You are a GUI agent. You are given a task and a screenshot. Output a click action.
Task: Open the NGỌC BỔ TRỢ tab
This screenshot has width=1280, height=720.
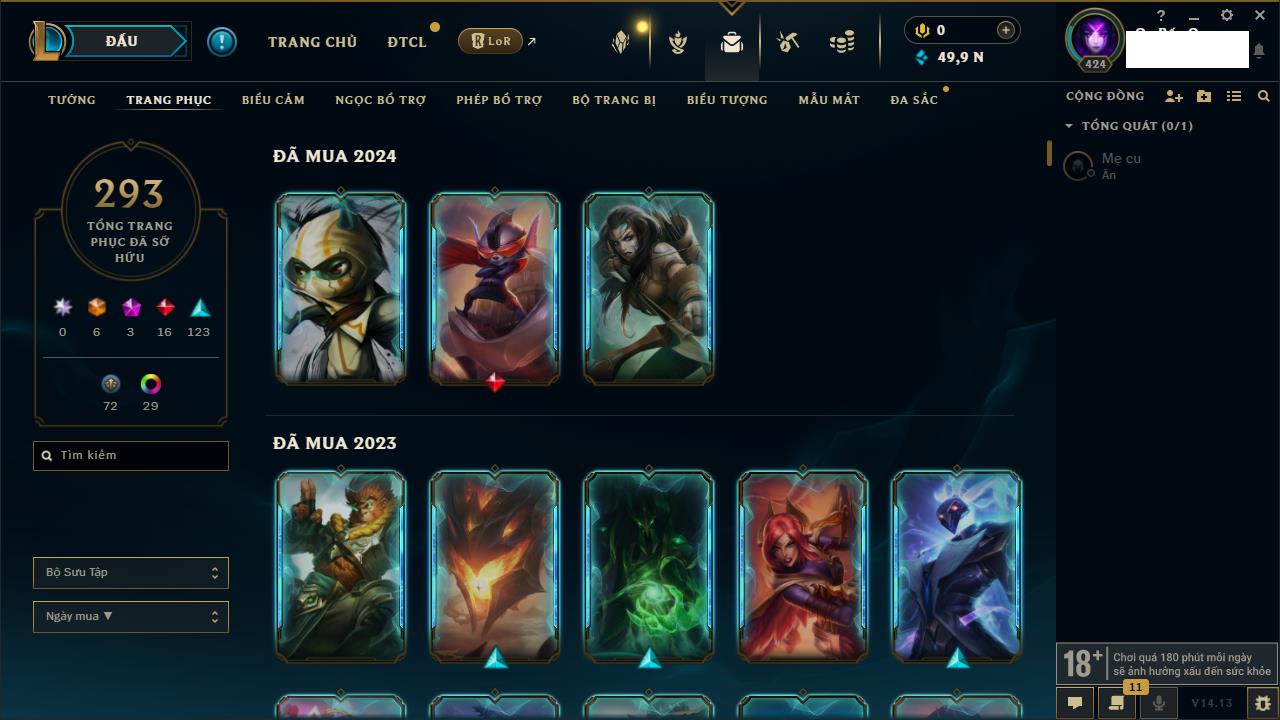click(380, 100)
